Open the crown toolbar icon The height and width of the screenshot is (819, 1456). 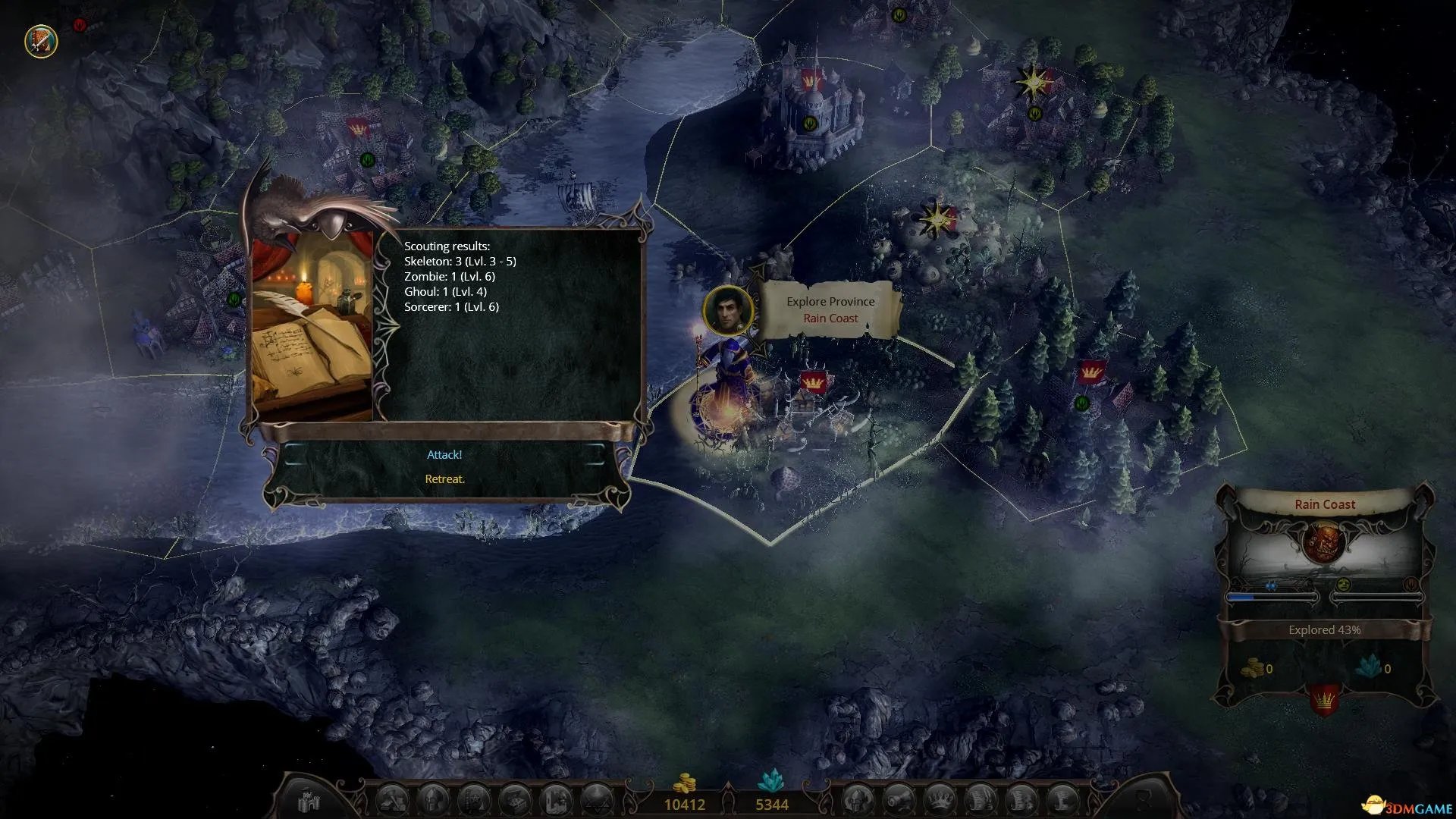point(940,801)
